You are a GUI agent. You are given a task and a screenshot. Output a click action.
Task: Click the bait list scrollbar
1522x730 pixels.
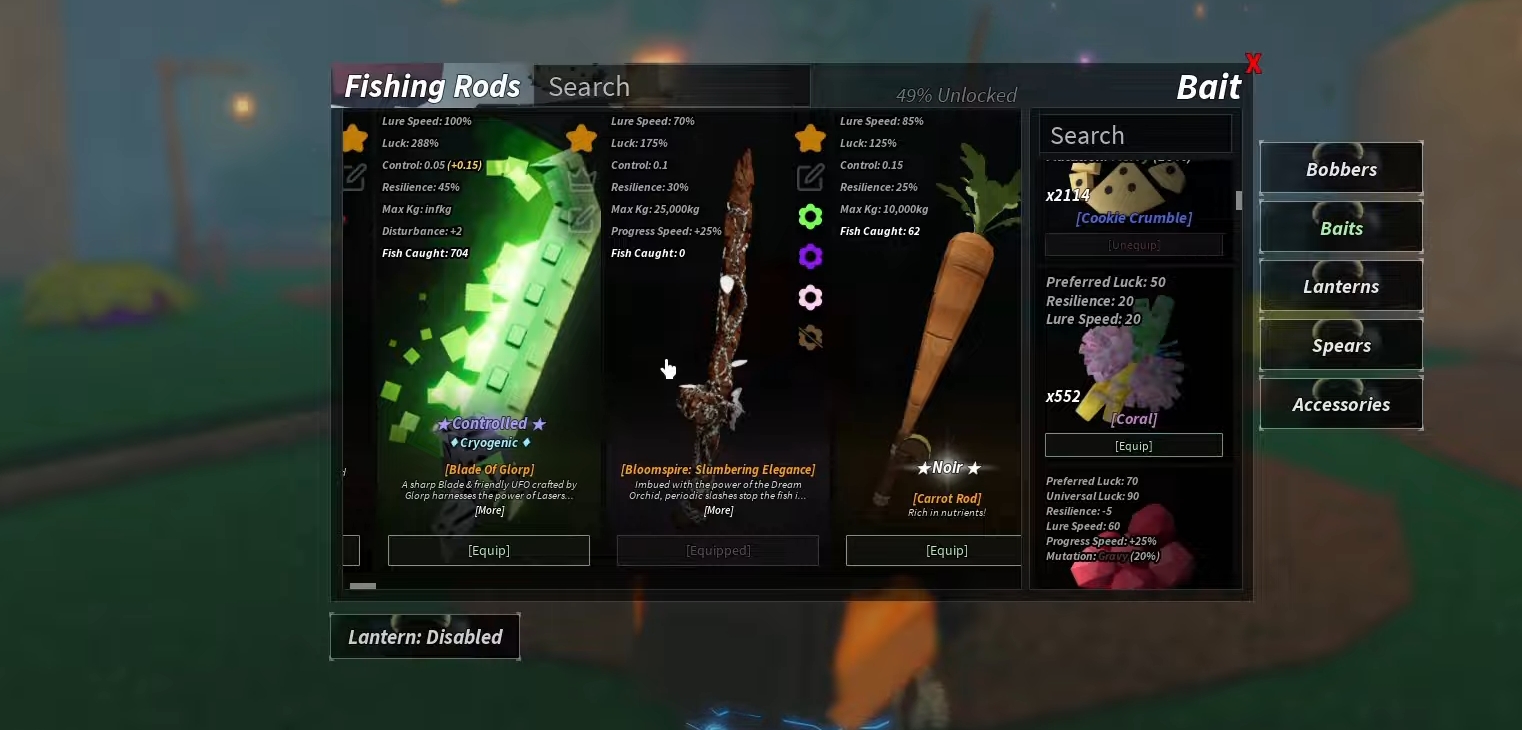(1238, 200)
